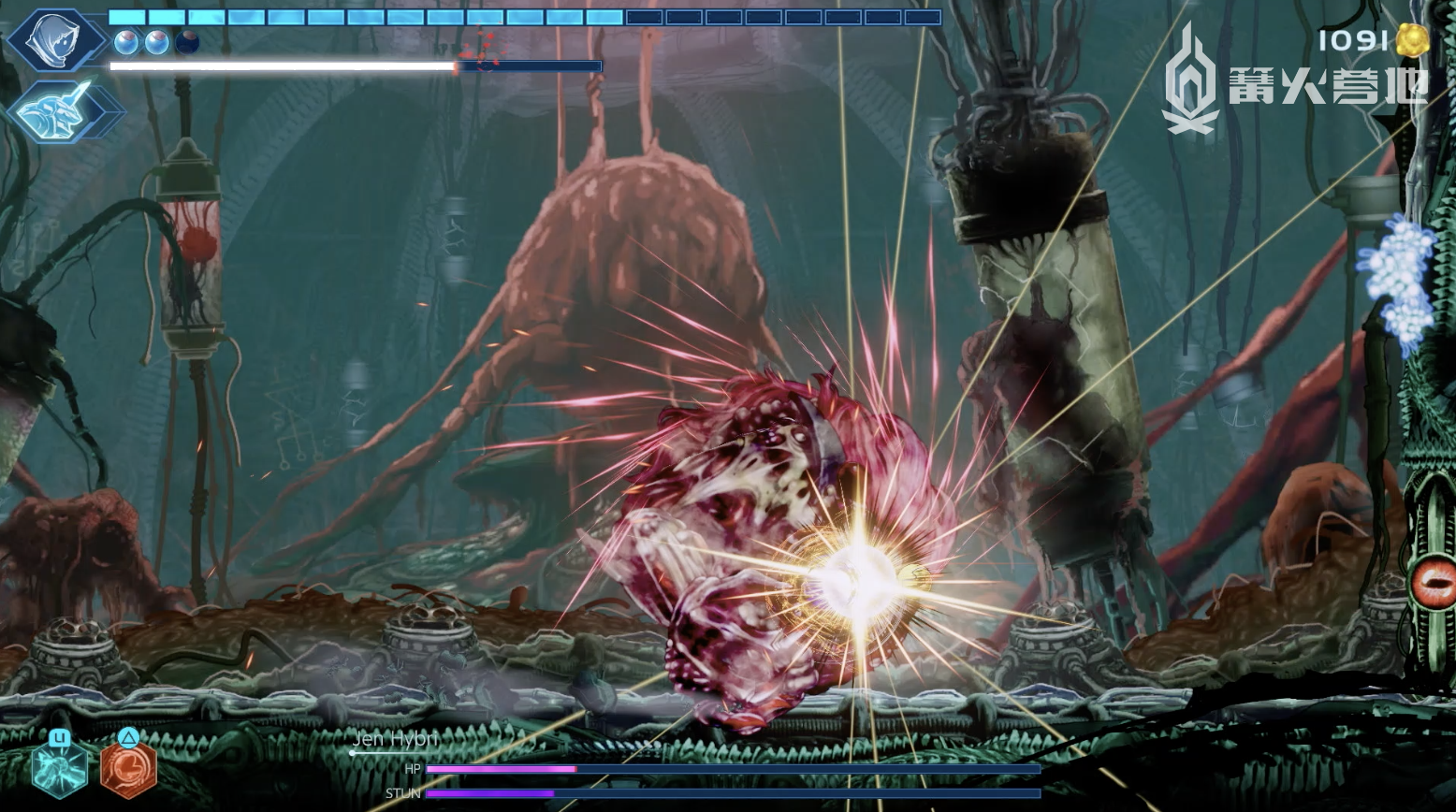This screenshot has height=812, width=1456.
Task: Activate the cyan burst skill hexagon
Action: pos(60,768)
